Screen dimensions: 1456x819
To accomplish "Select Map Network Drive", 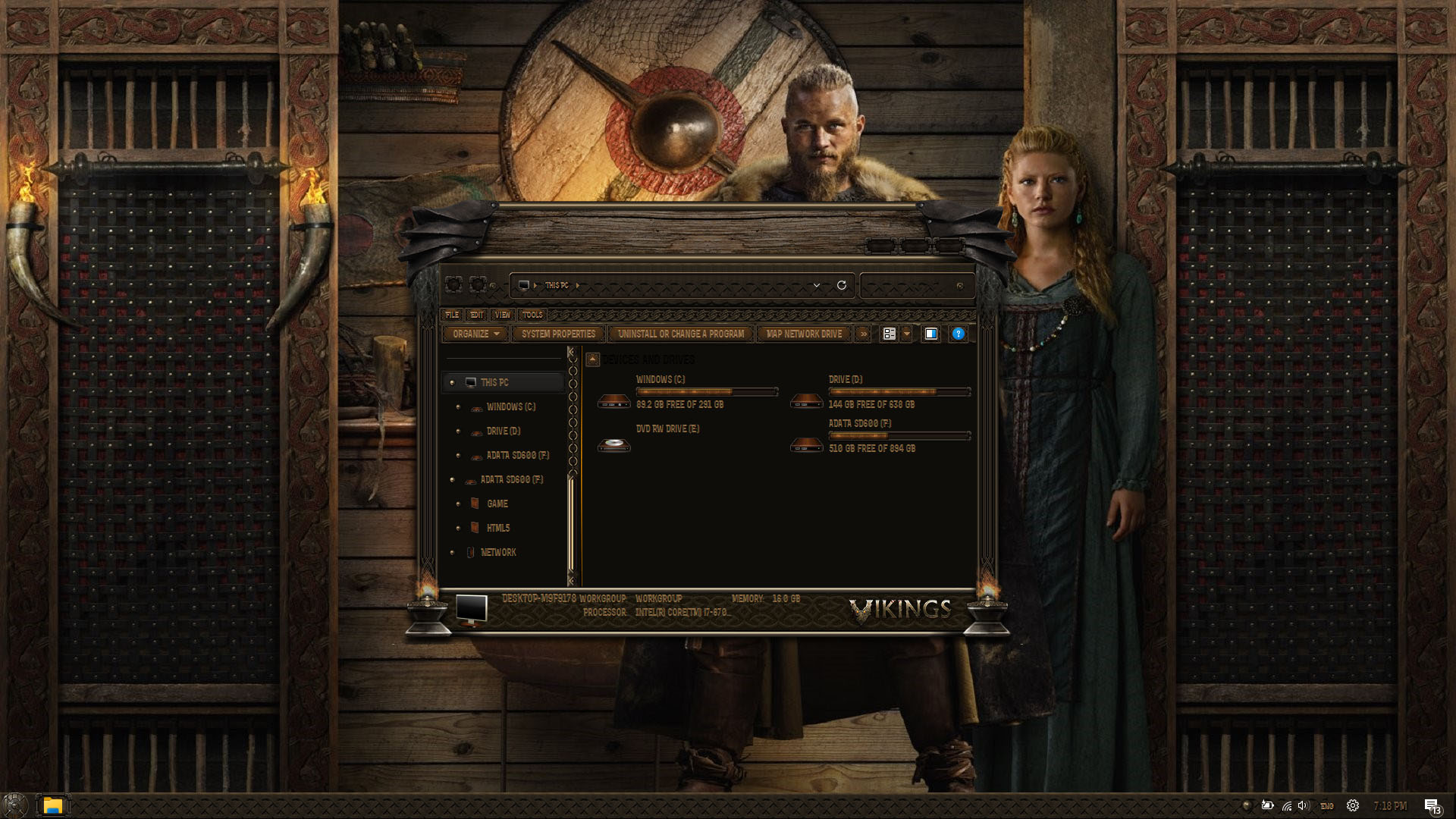I will (804, 334).
